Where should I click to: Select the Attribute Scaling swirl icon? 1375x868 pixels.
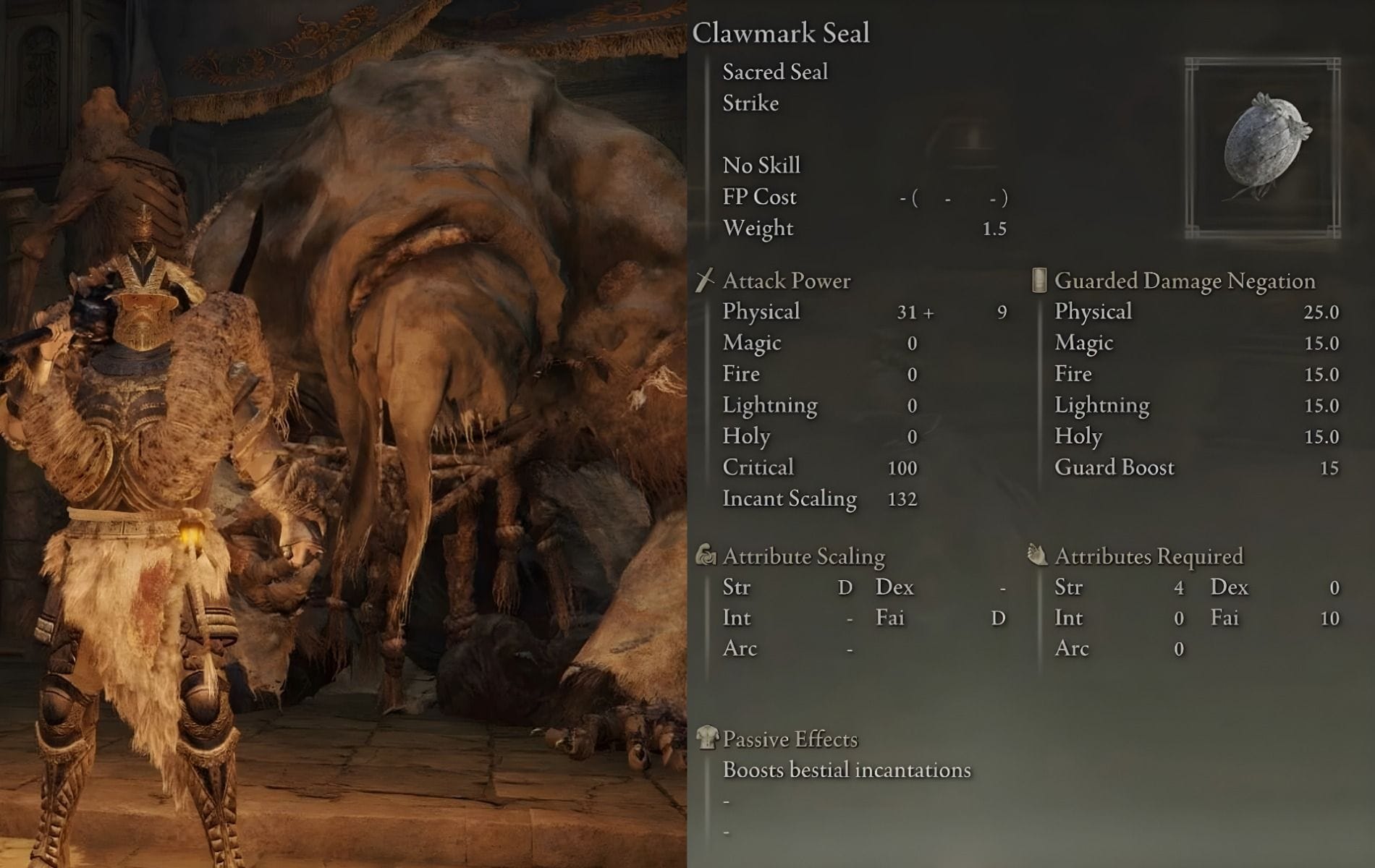click(706, 556)
